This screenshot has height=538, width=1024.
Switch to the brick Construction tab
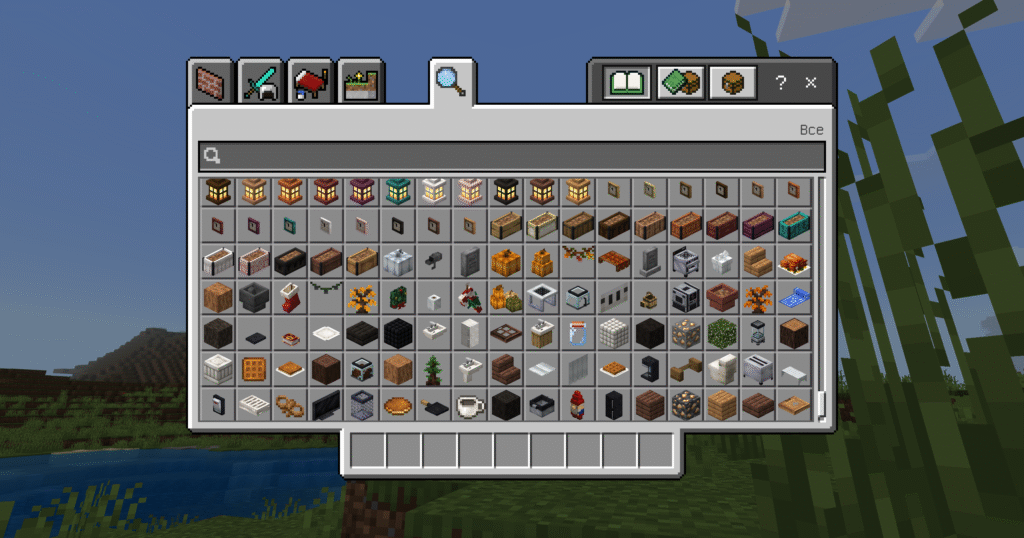(x=209, y=82)
